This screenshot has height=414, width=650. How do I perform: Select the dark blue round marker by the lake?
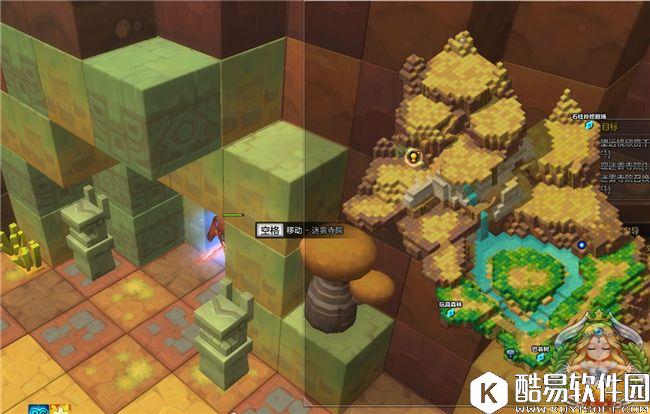pyautogui.click(x=582, y=244)
